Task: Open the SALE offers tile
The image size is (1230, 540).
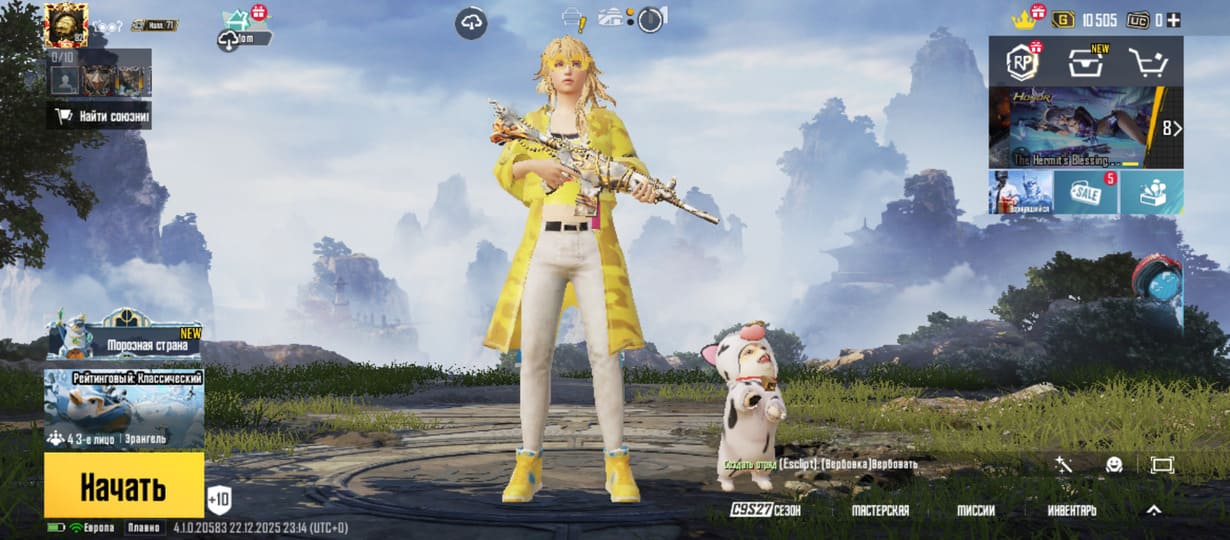Action: (x=1085, y=192)
